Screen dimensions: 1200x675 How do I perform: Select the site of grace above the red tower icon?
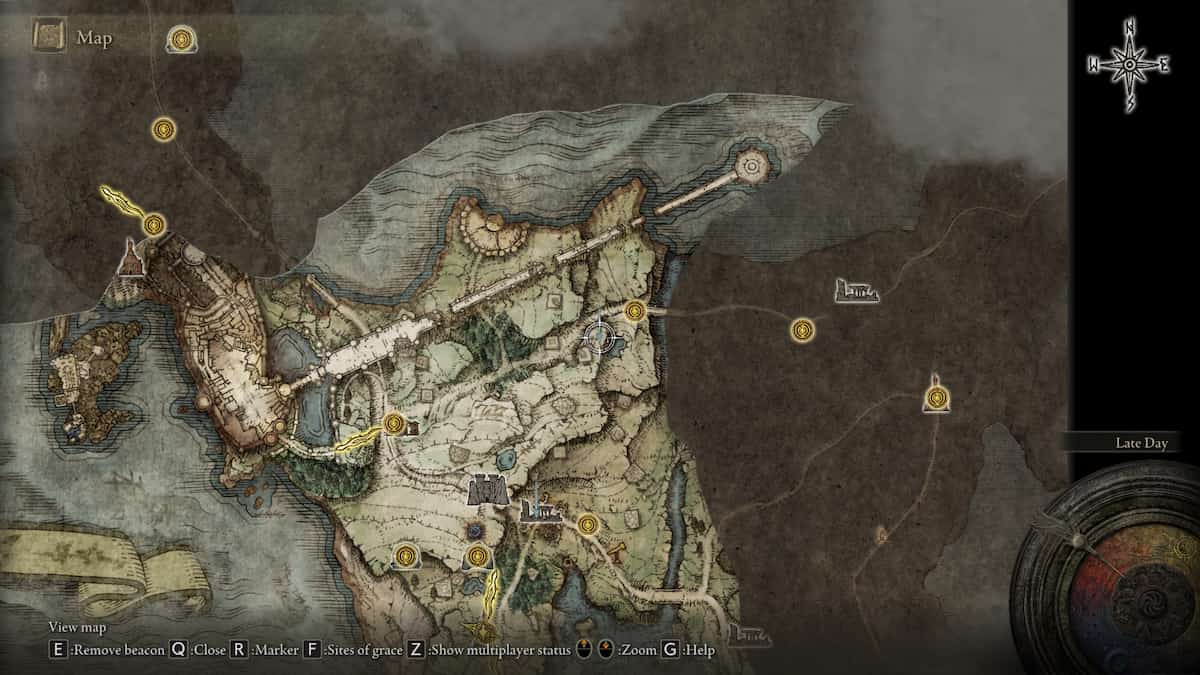[x=153, y=225]
